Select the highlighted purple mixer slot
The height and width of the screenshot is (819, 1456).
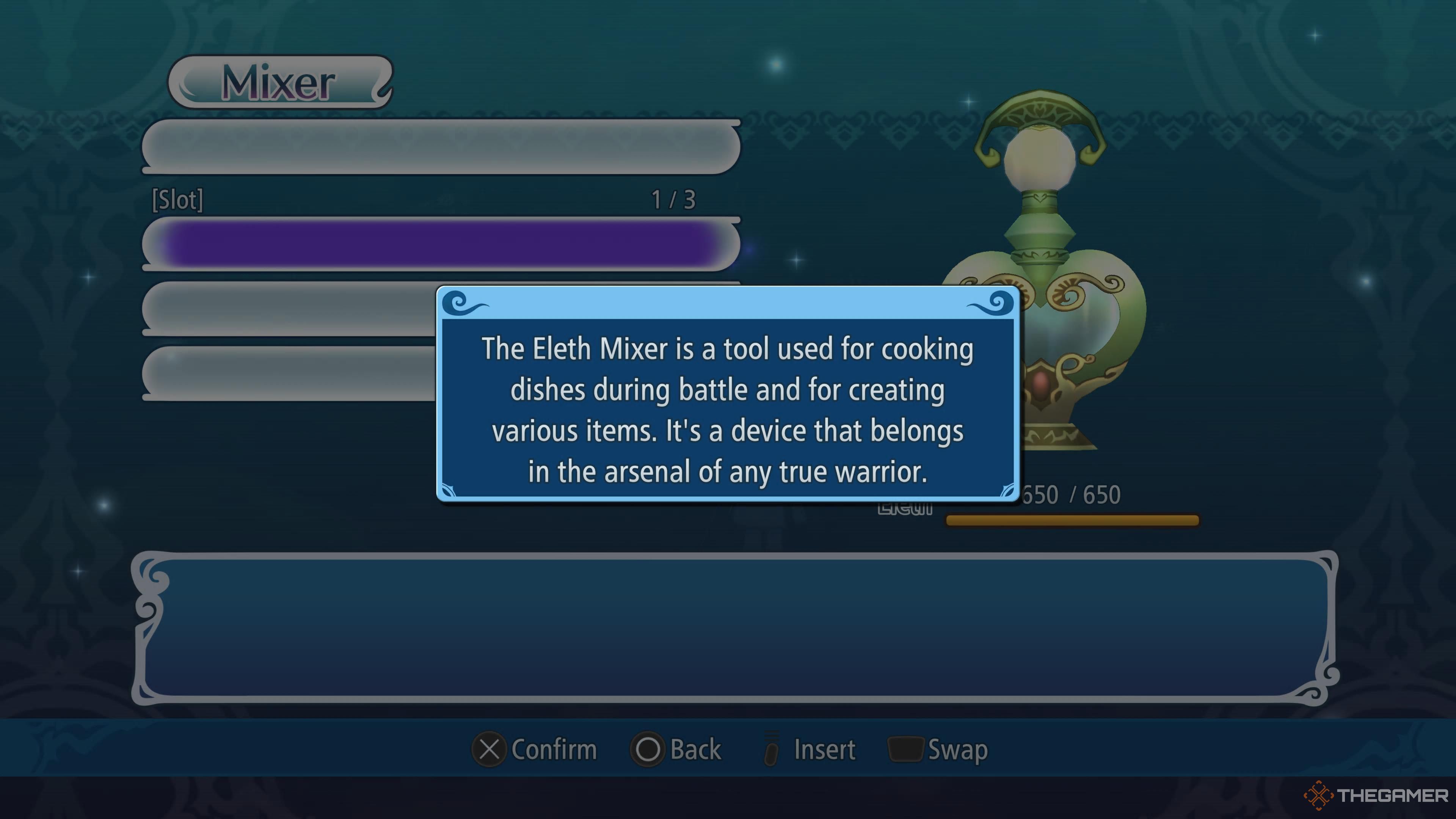(440, 244)
